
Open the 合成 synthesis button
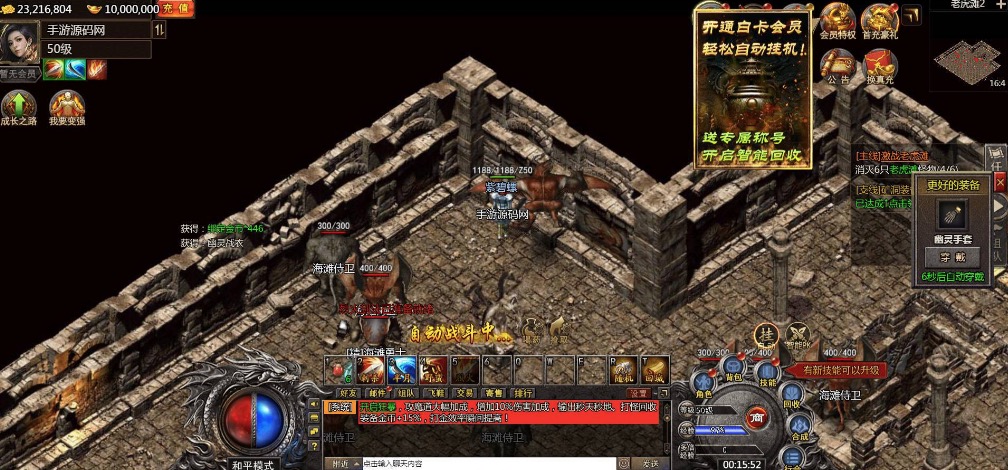pyautogui.click(x=799, y=425)
